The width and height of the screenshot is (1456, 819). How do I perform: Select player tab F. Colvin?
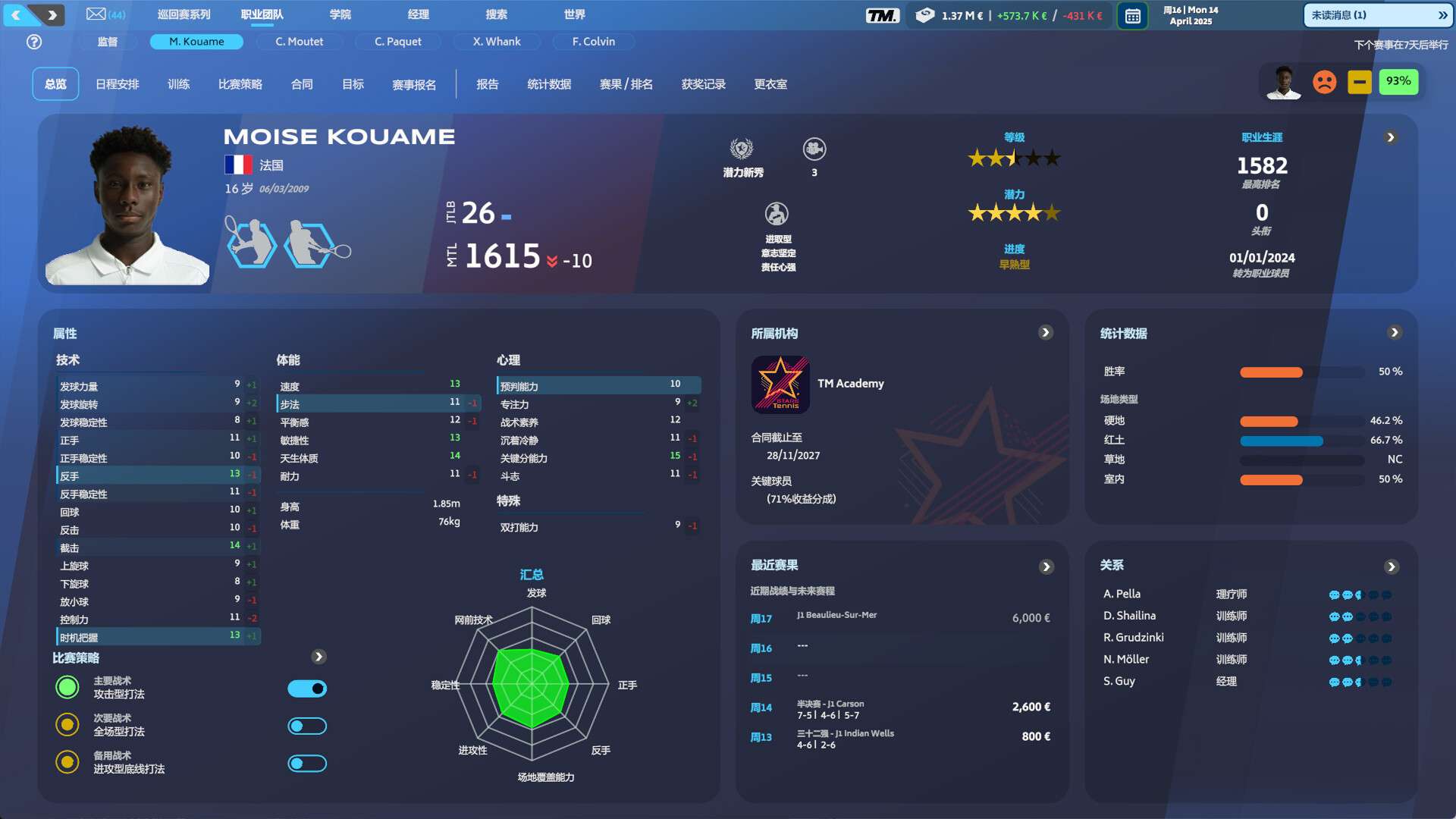coord(593,42)
